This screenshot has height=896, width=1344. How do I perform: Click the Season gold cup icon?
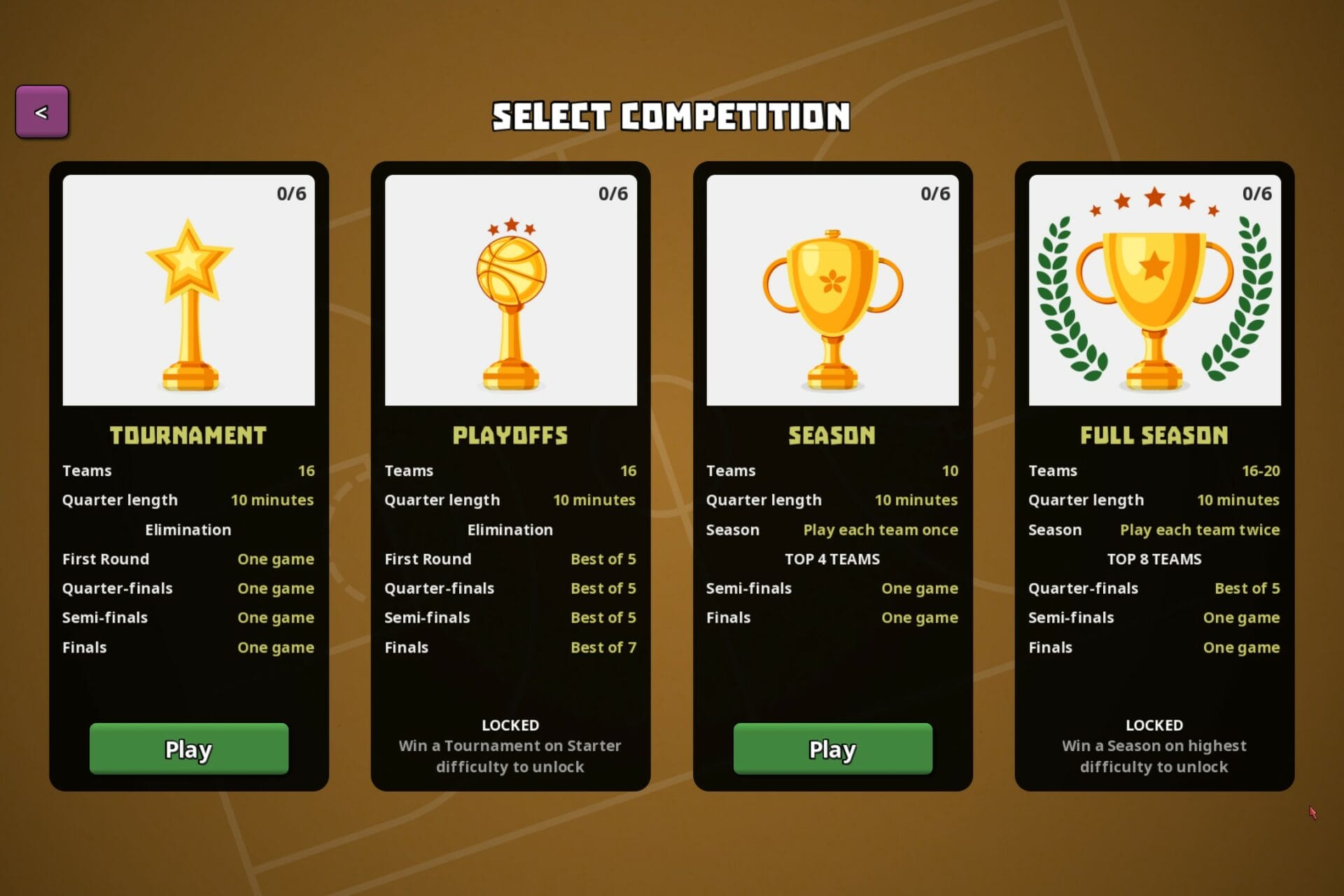point(832,301)
